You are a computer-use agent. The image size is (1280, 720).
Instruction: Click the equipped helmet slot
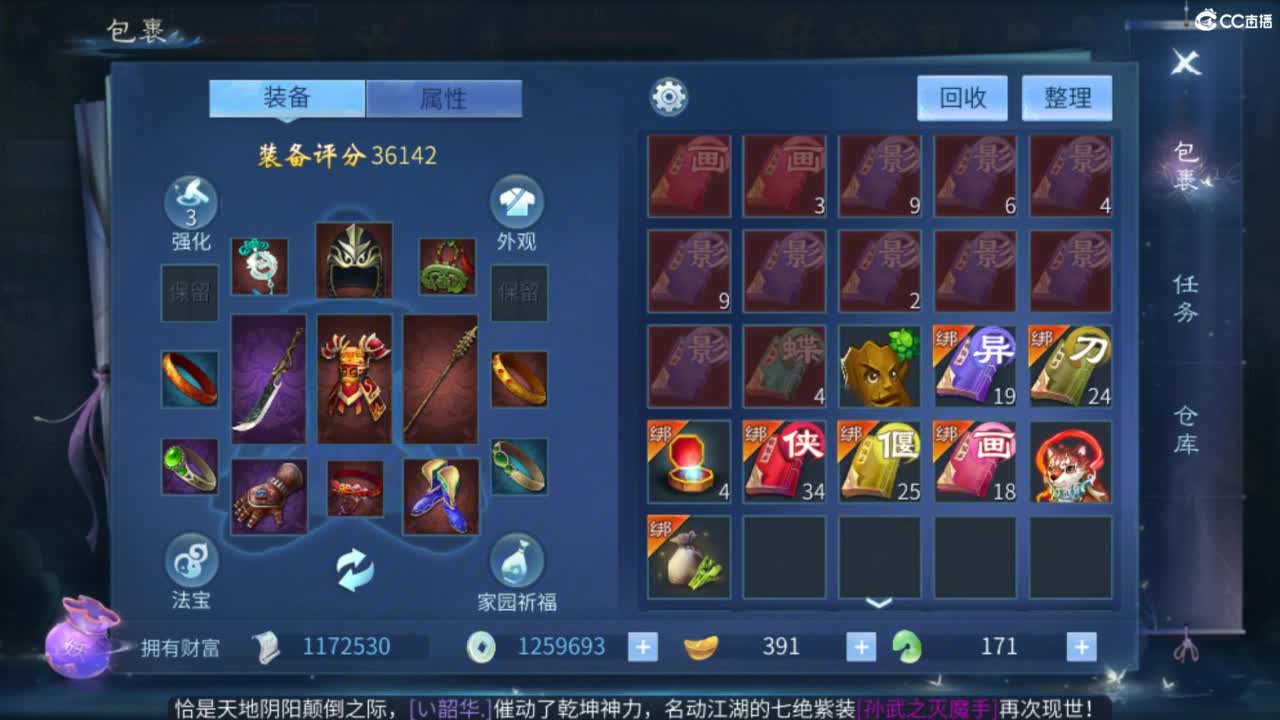(x=355, y=262)
